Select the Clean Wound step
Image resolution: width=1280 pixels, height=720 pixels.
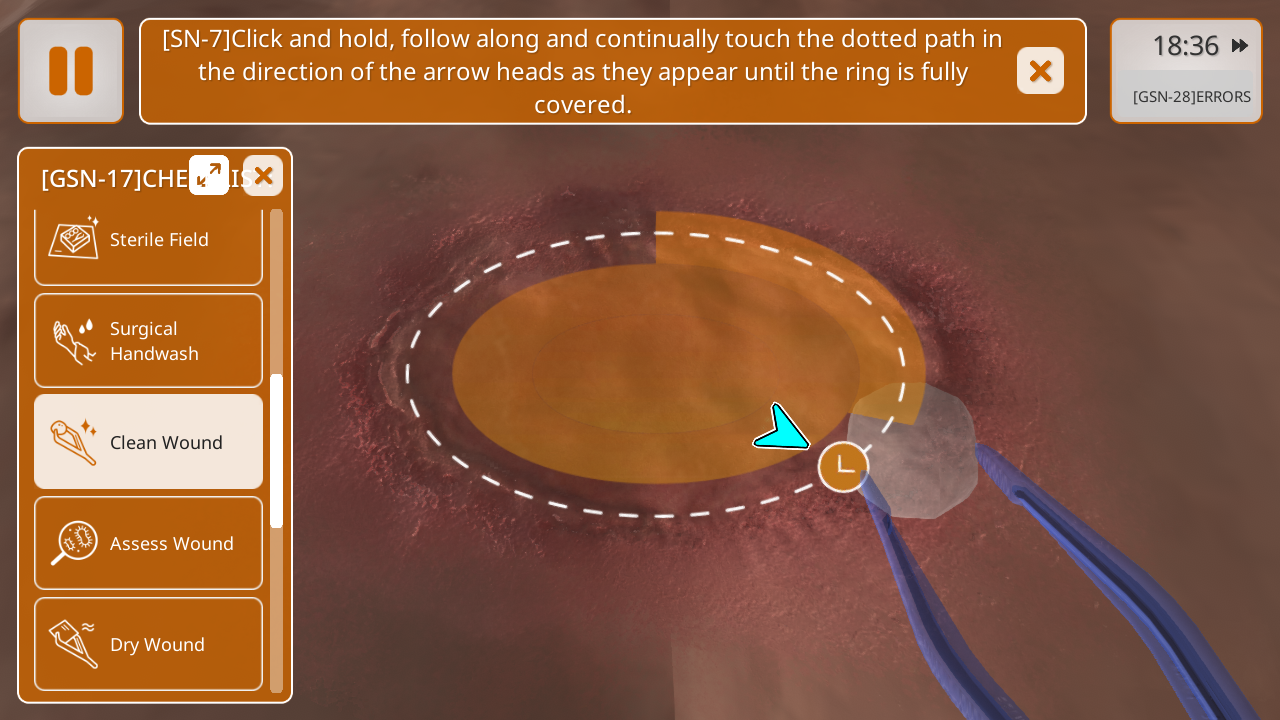point(148,442)
